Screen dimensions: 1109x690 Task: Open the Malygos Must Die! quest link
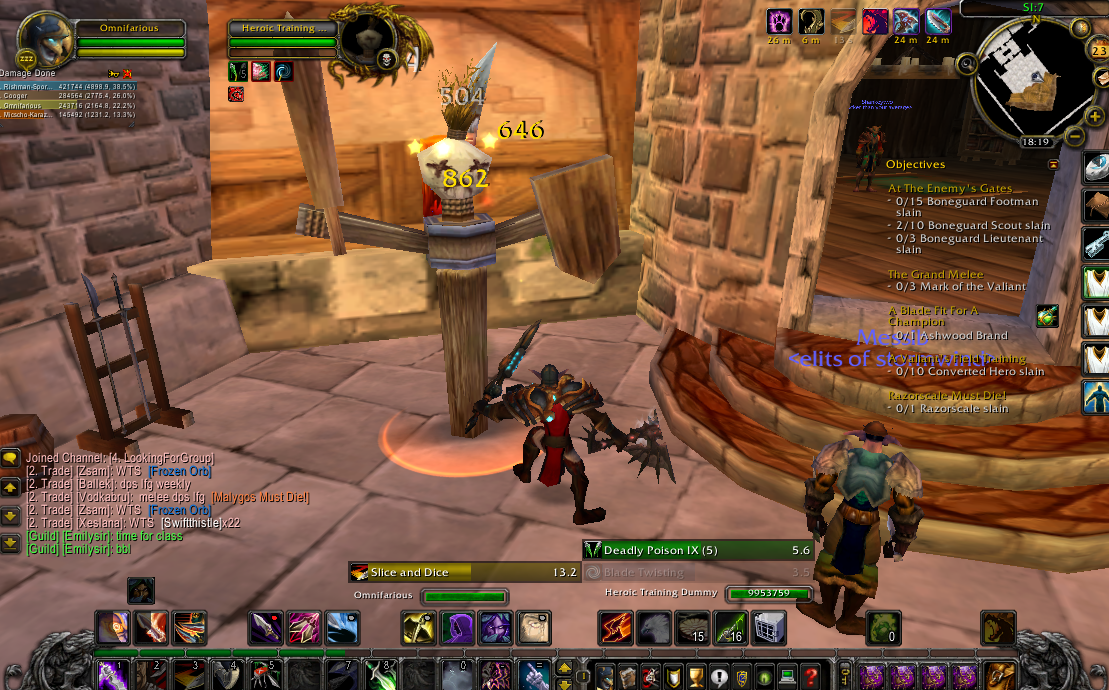260,497
